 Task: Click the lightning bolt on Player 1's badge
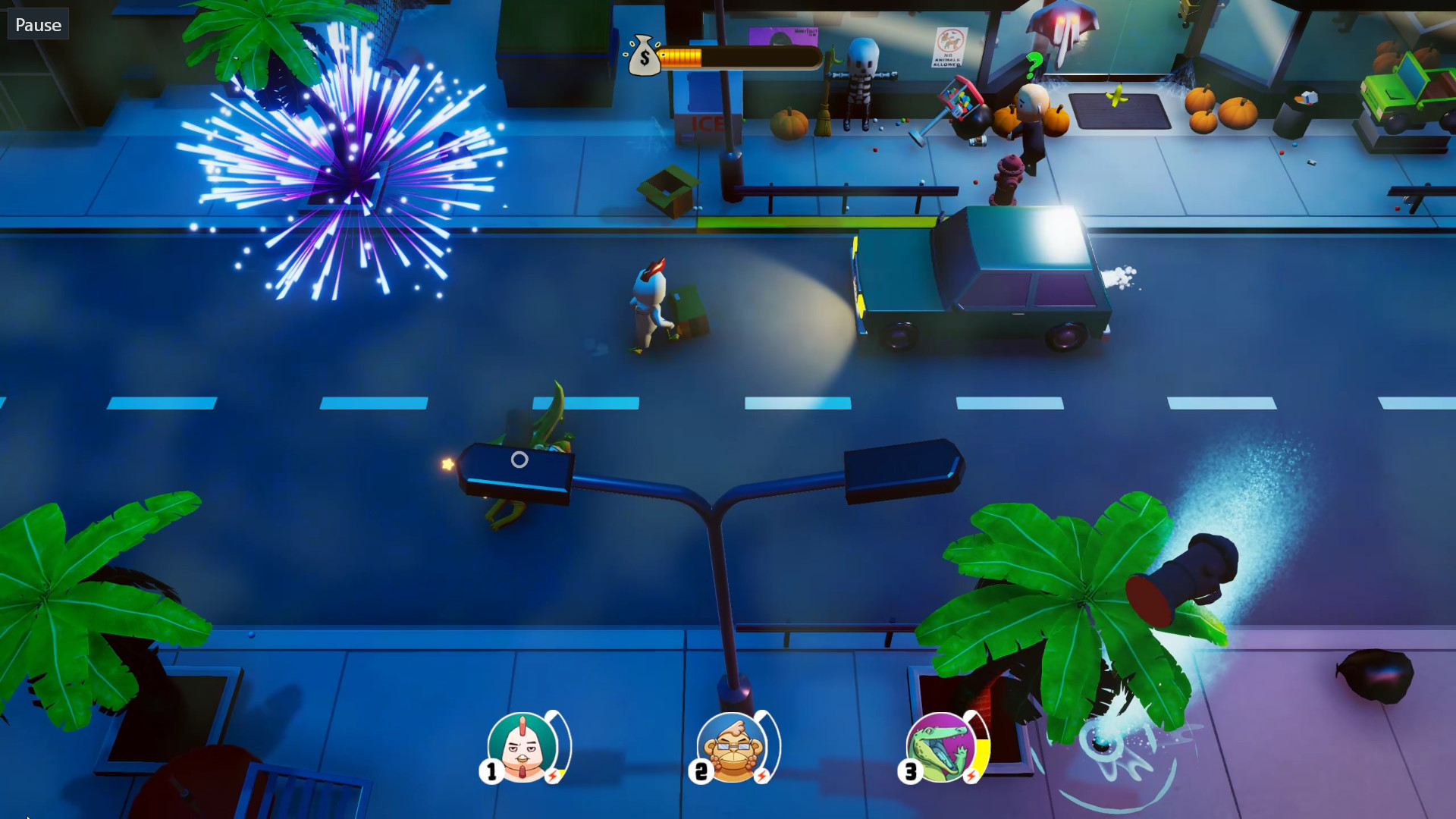click(x=553, y=776)
